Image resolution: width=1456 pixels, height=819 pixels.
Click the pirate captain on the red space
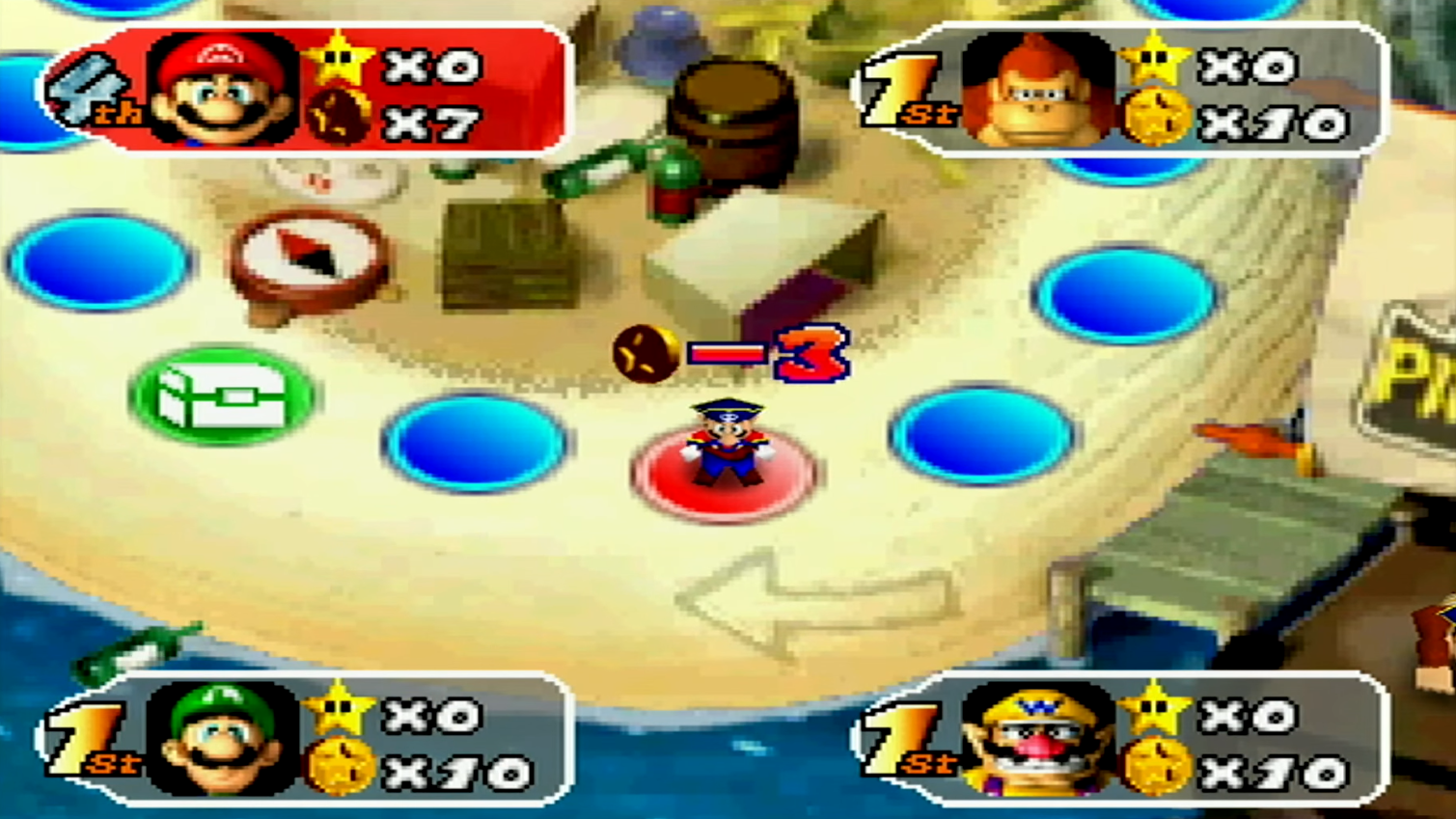tap(726, 444)
